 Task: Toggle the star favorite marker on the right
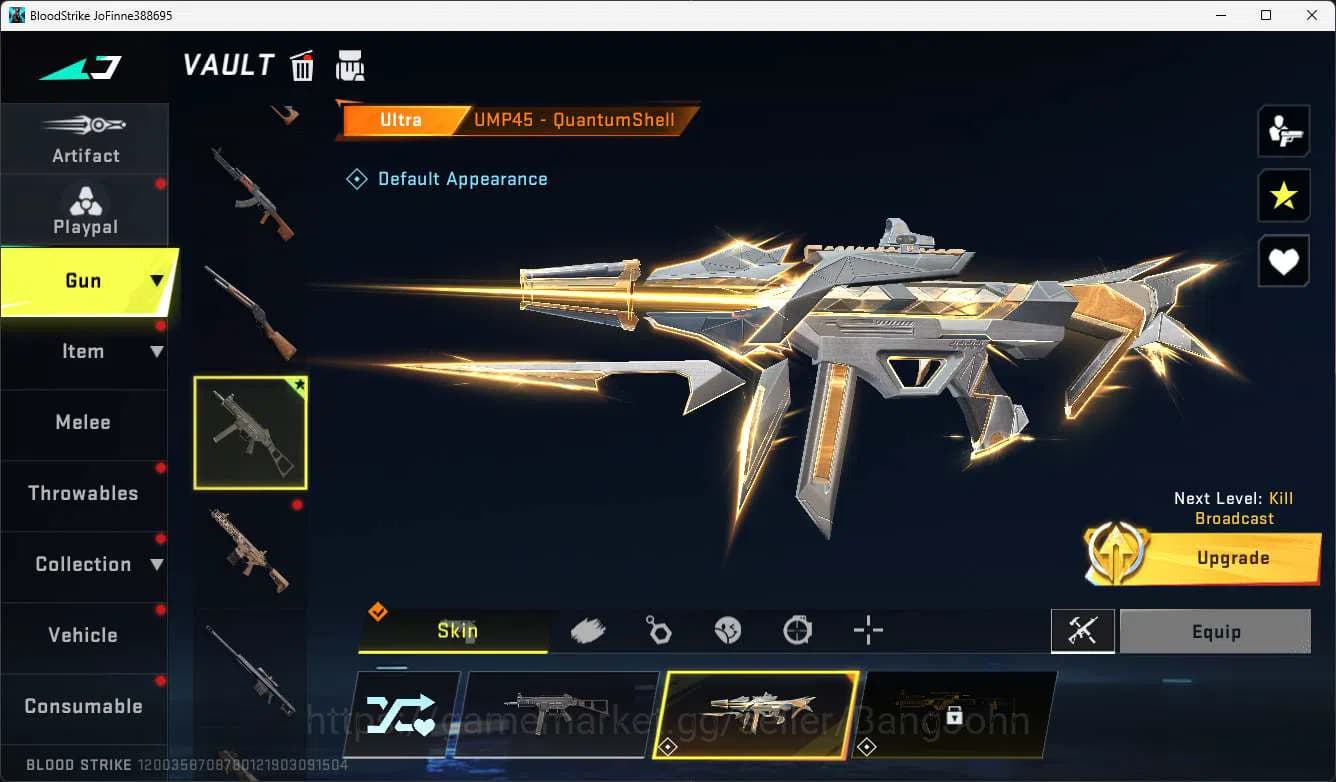tap(1284, 196)
